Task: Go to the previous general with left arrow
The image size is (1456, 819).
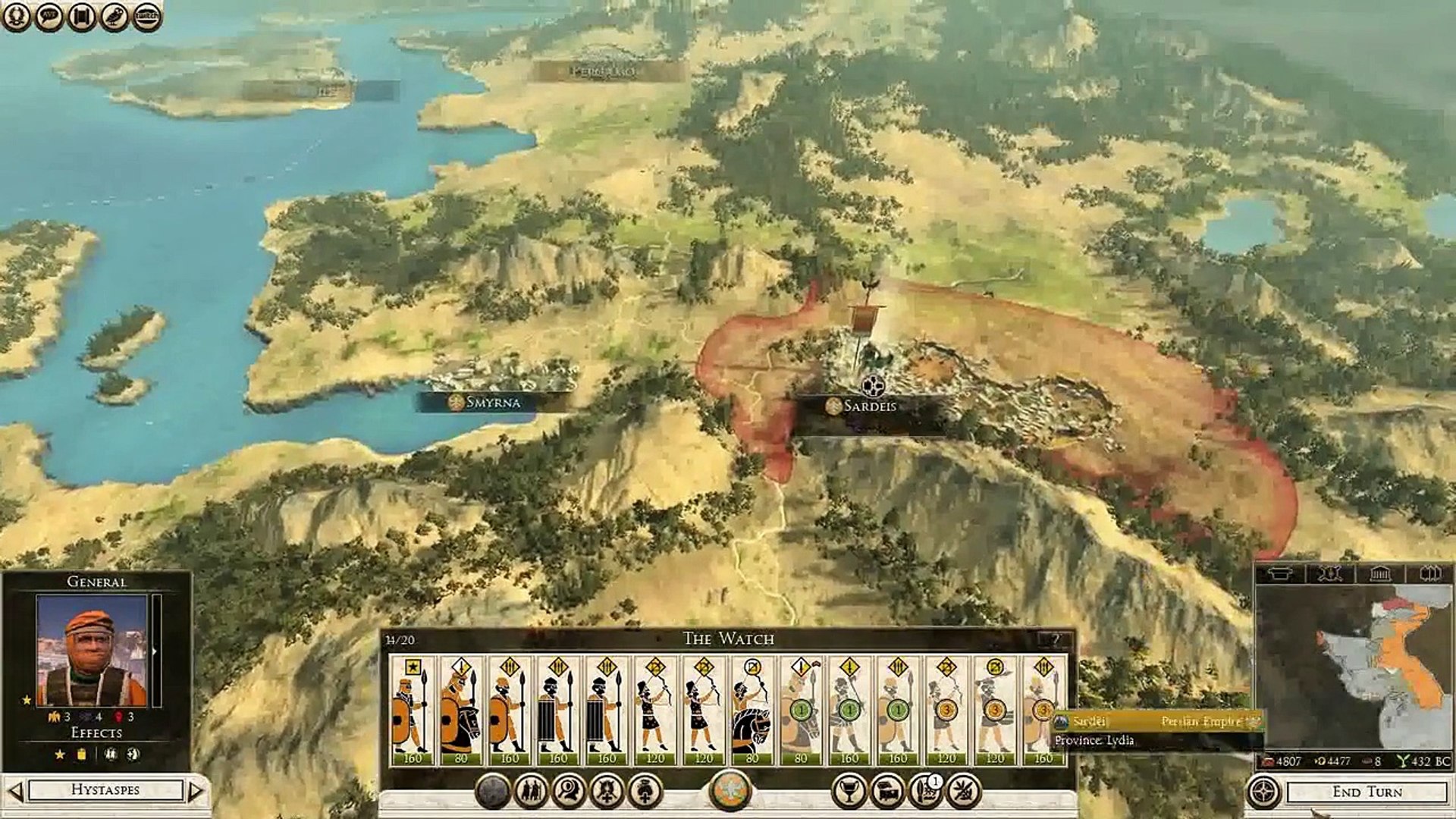Action: point(15,791)
